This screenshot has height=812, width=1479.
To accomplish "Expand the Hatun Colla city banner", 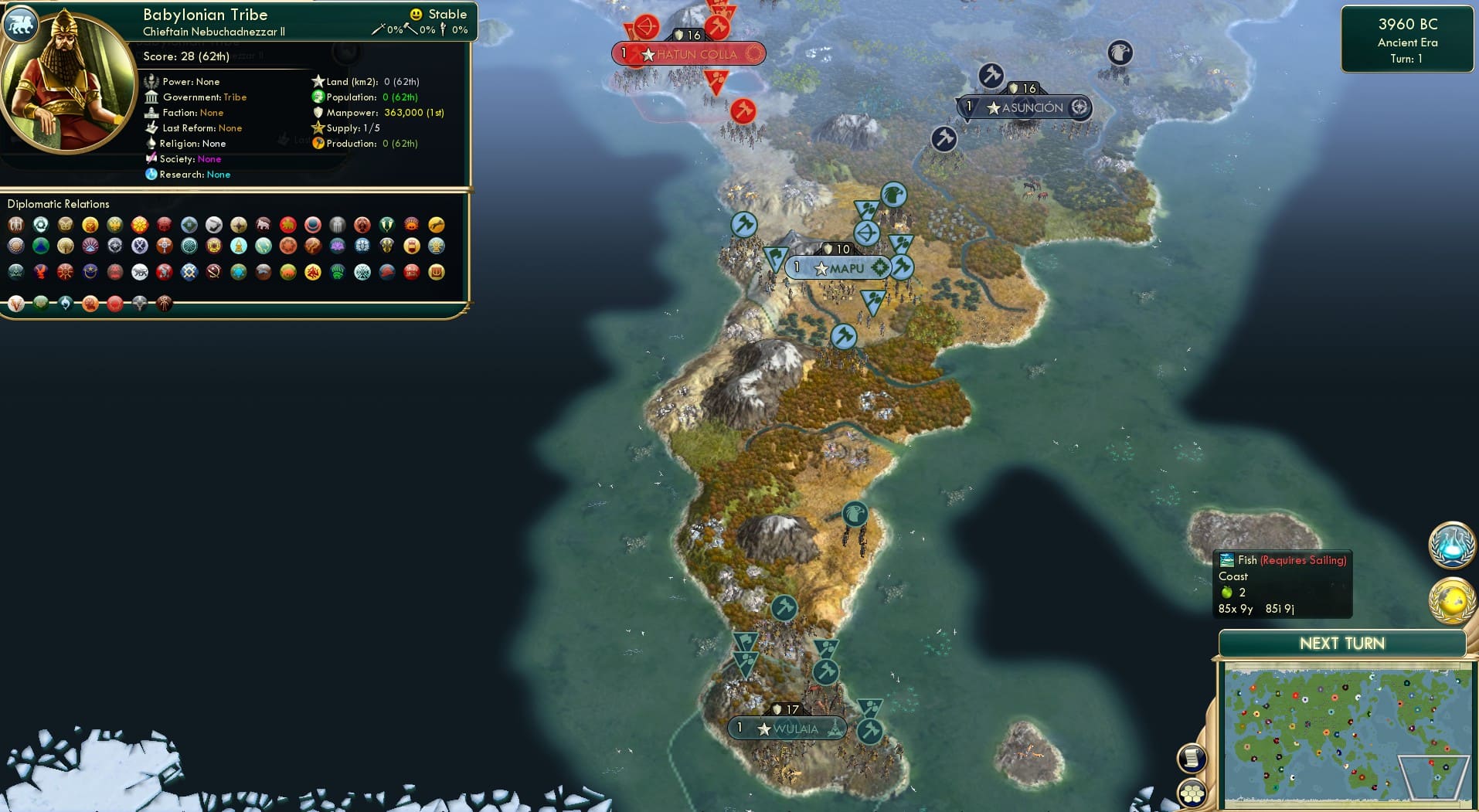I will point(688,54).
